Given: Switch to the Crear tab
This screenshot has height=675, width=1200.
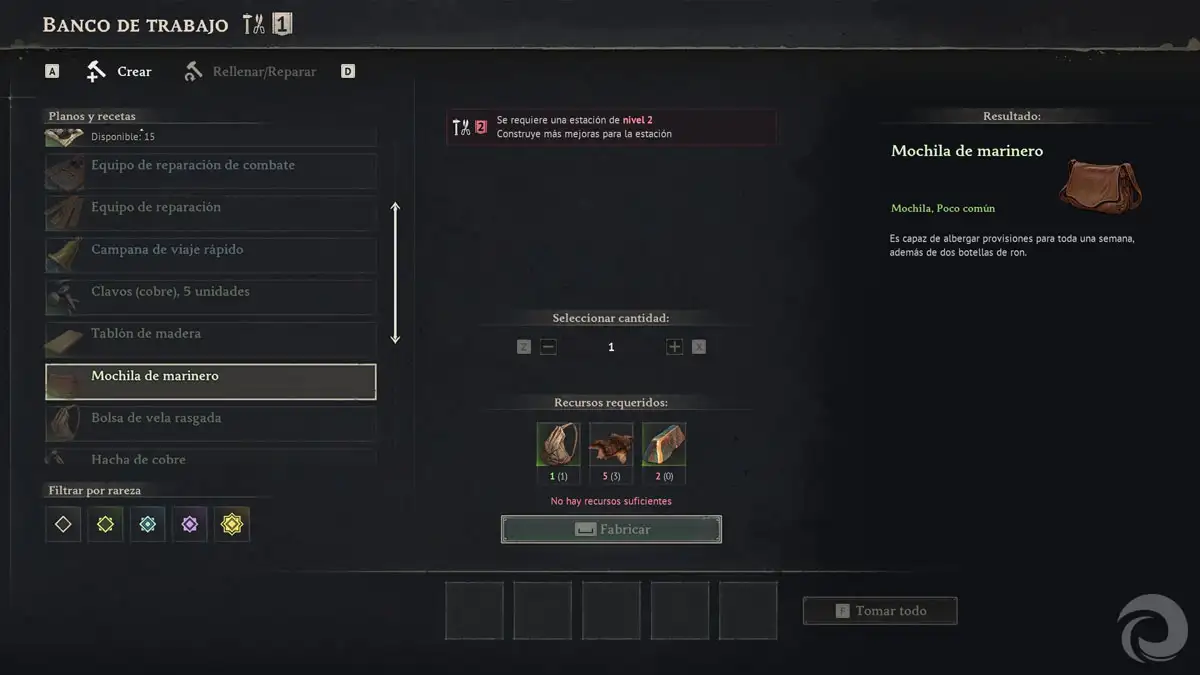Looking at the screenshot, I should [120, 72].
